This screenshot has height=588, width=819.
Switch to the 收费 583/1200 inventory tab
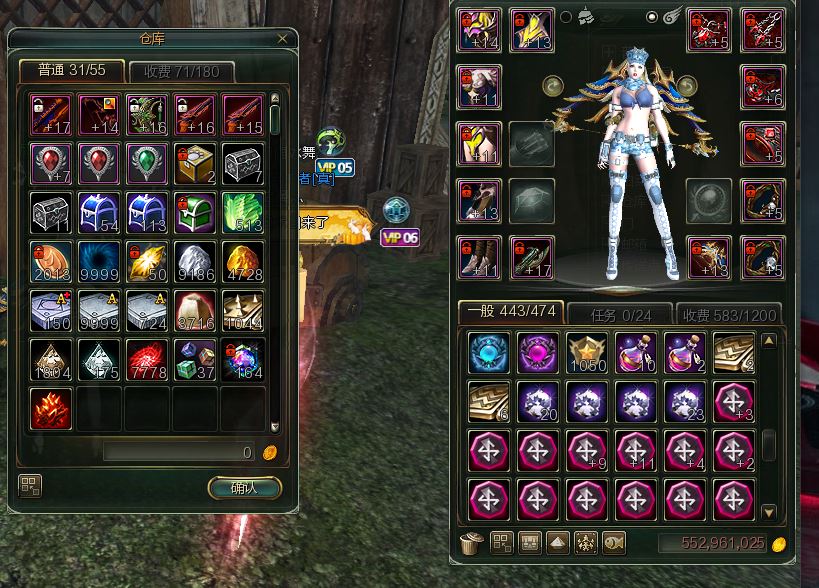728,313
